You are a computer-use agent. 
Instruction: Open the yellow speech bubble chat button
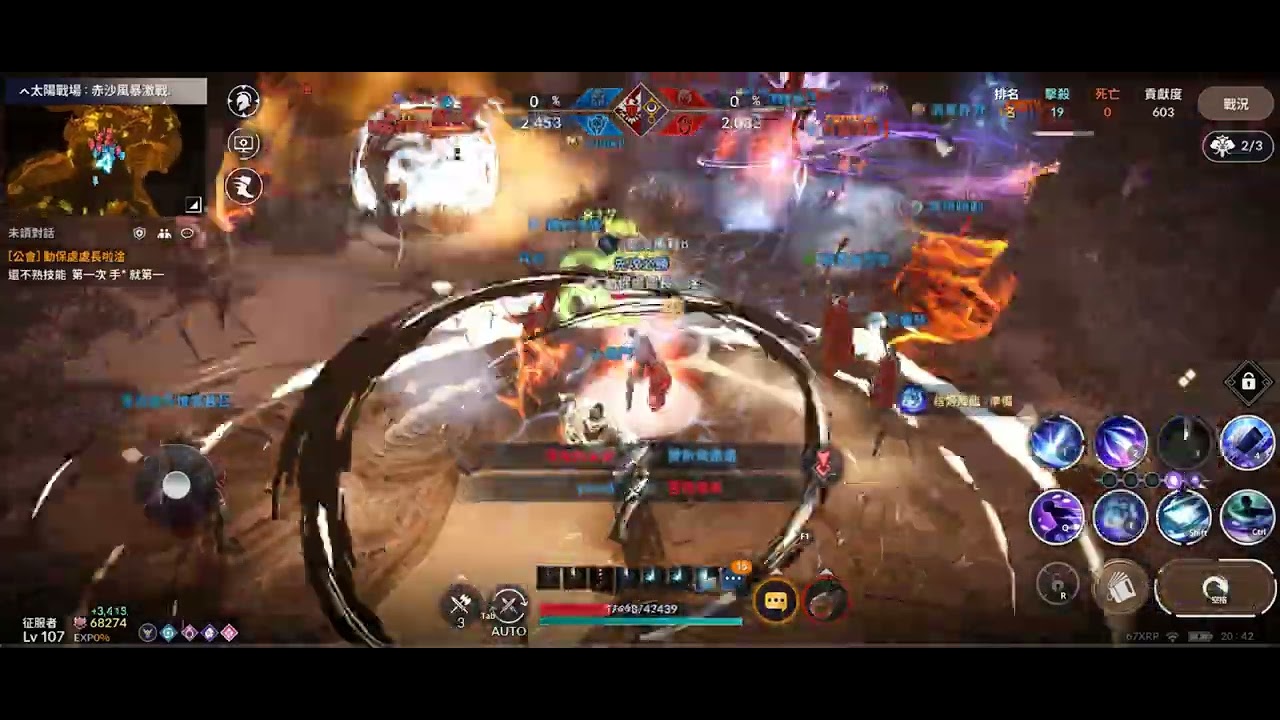tap(776, 601)
